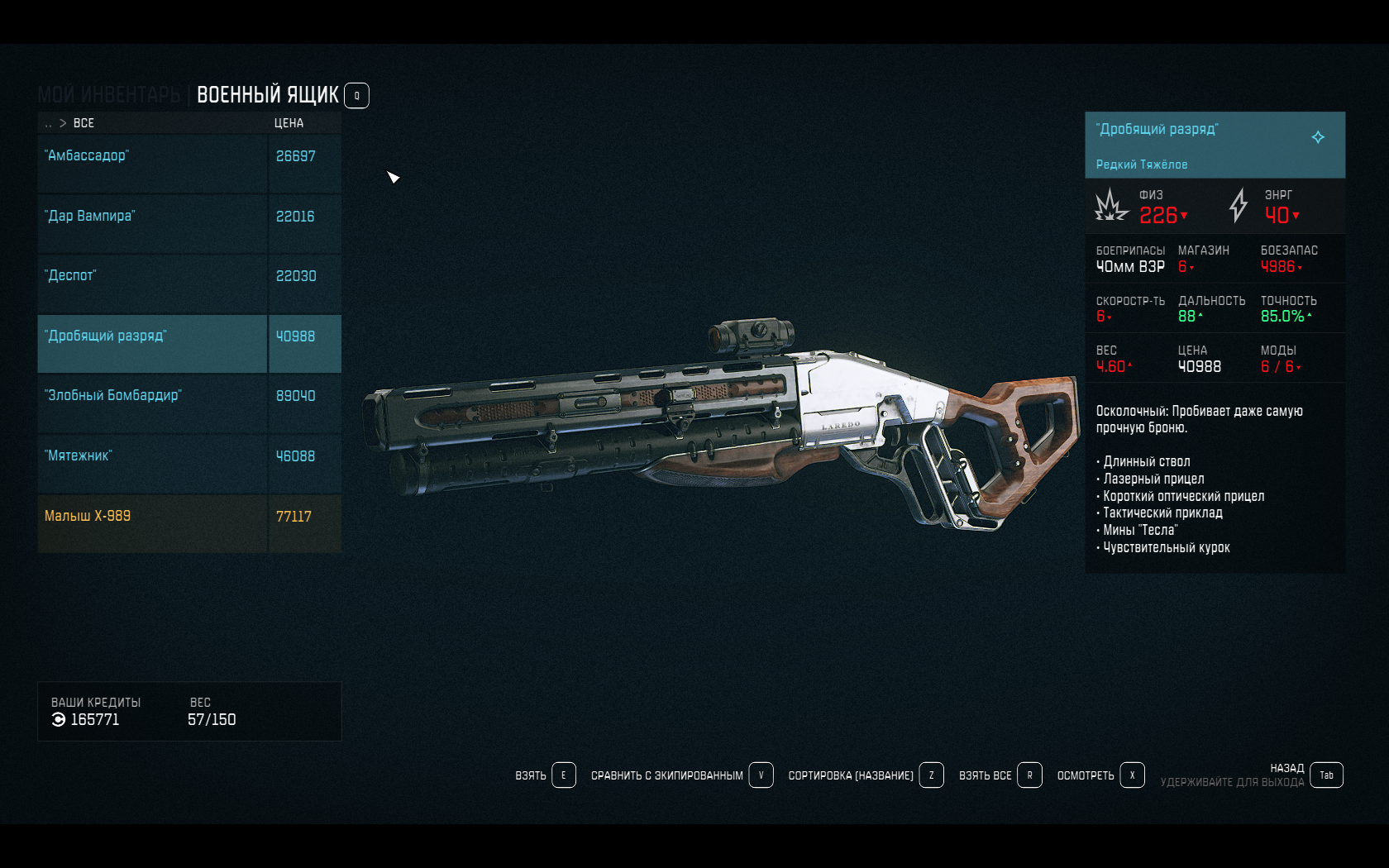1389x868 pixels.
Task: Change sorting via "Сортировка (Название)"
Action: point(865,775)
